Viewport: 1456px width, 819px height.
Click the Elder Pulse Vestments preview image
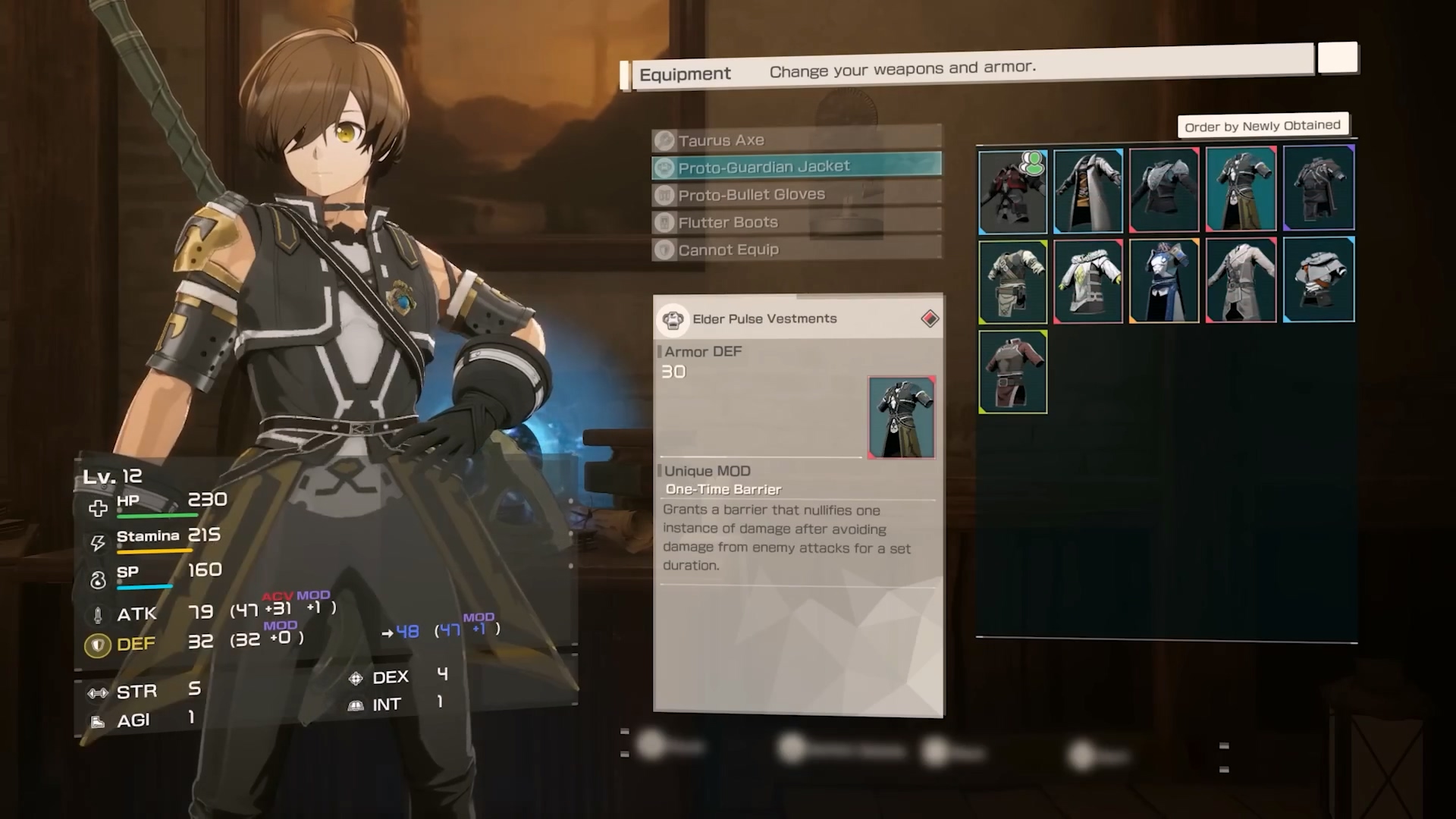coord(901,417)
